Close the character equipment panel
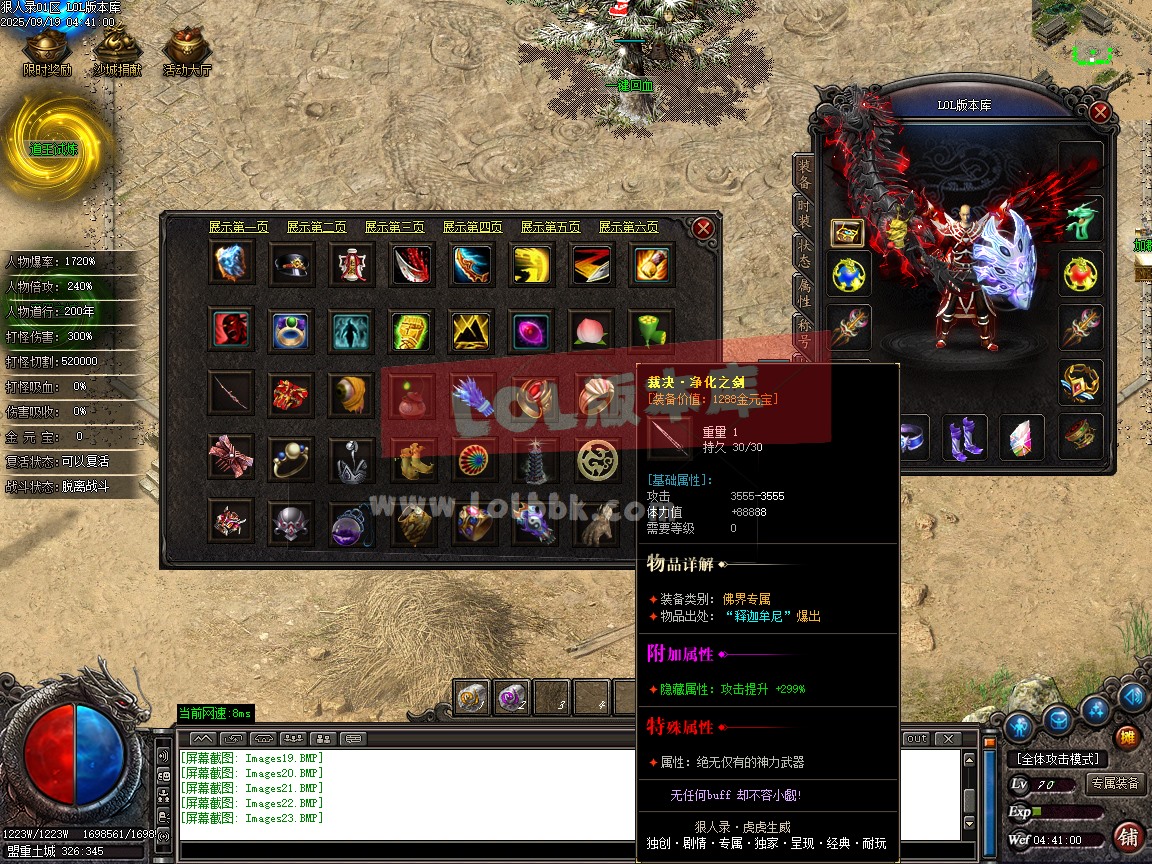 click(1100, 112)
